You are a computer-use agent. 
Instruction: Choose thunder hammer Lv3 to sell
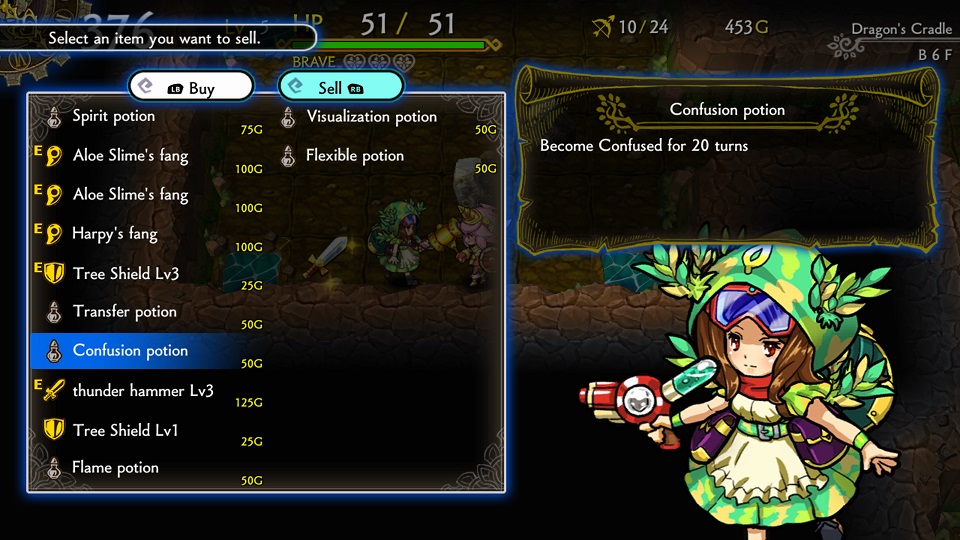click(x=142, y=391)
